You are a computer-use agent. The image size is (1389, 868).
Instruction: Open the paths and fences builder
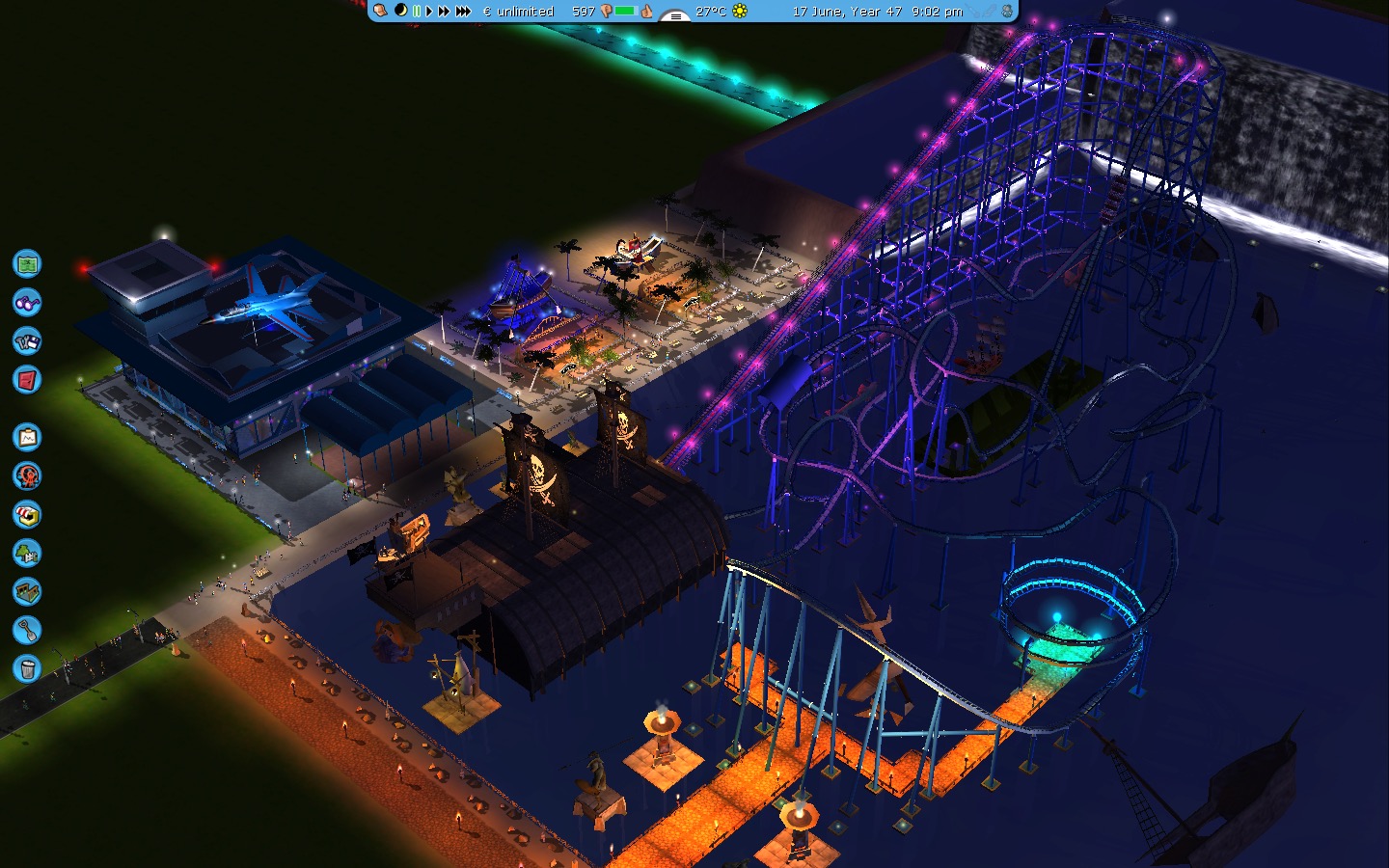coord(27,591)
